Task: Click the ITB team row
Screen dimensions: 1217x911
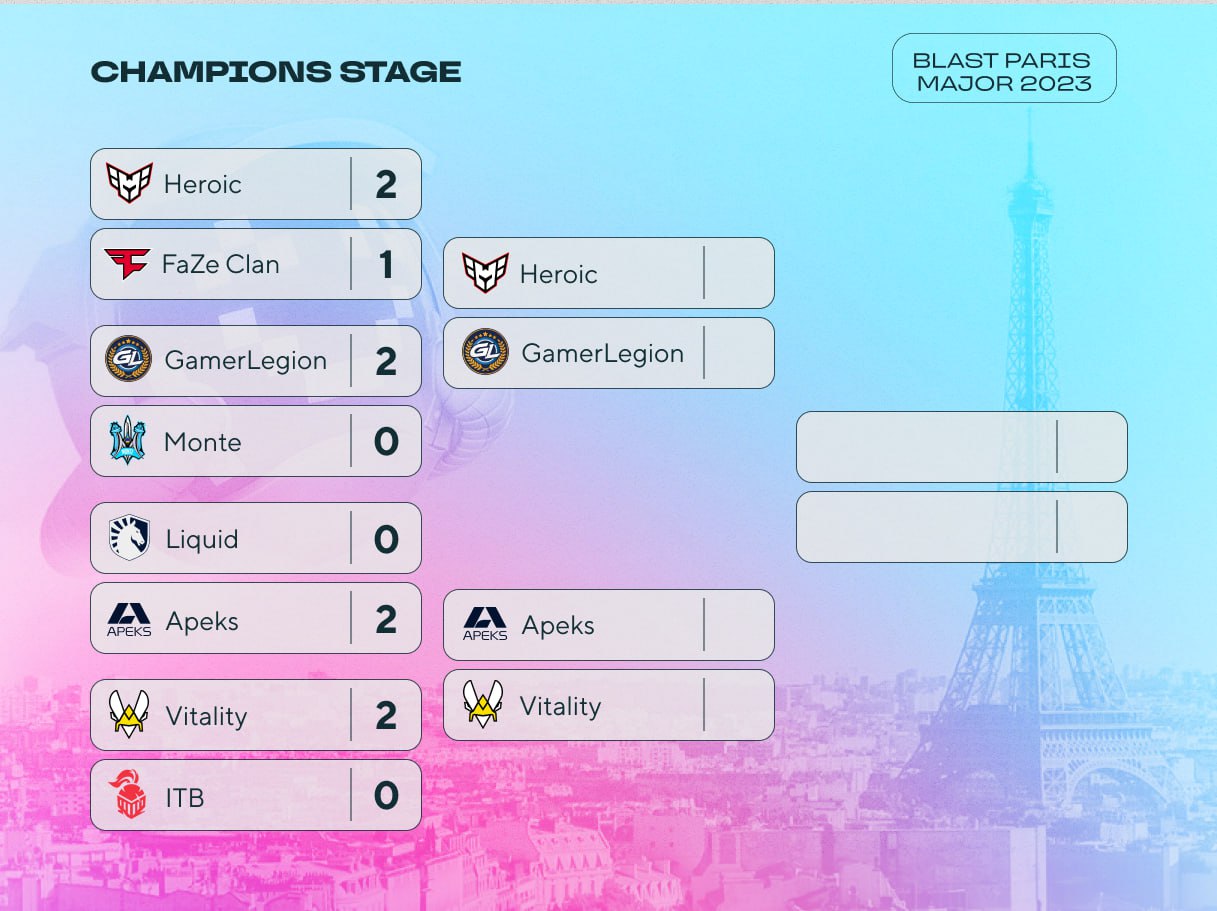Action: [255, 796]
